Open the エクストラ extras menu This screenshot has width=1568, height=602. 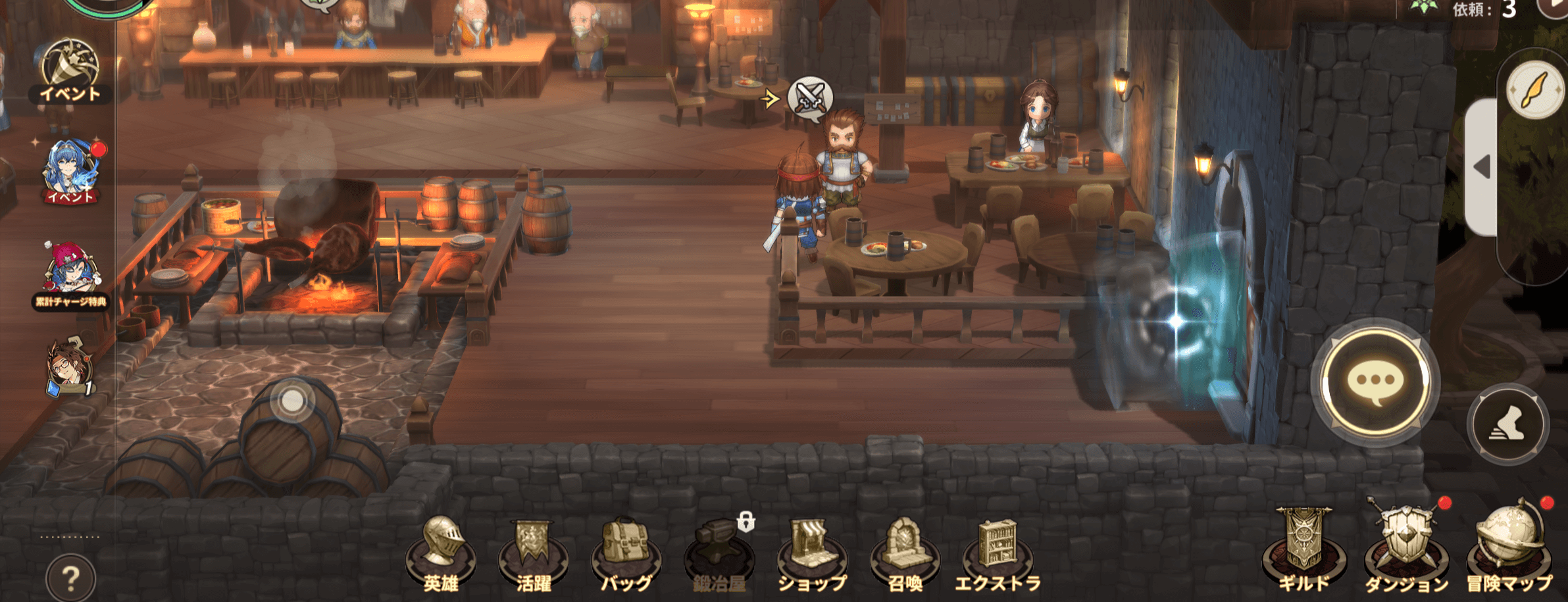[x=998, y=554]
